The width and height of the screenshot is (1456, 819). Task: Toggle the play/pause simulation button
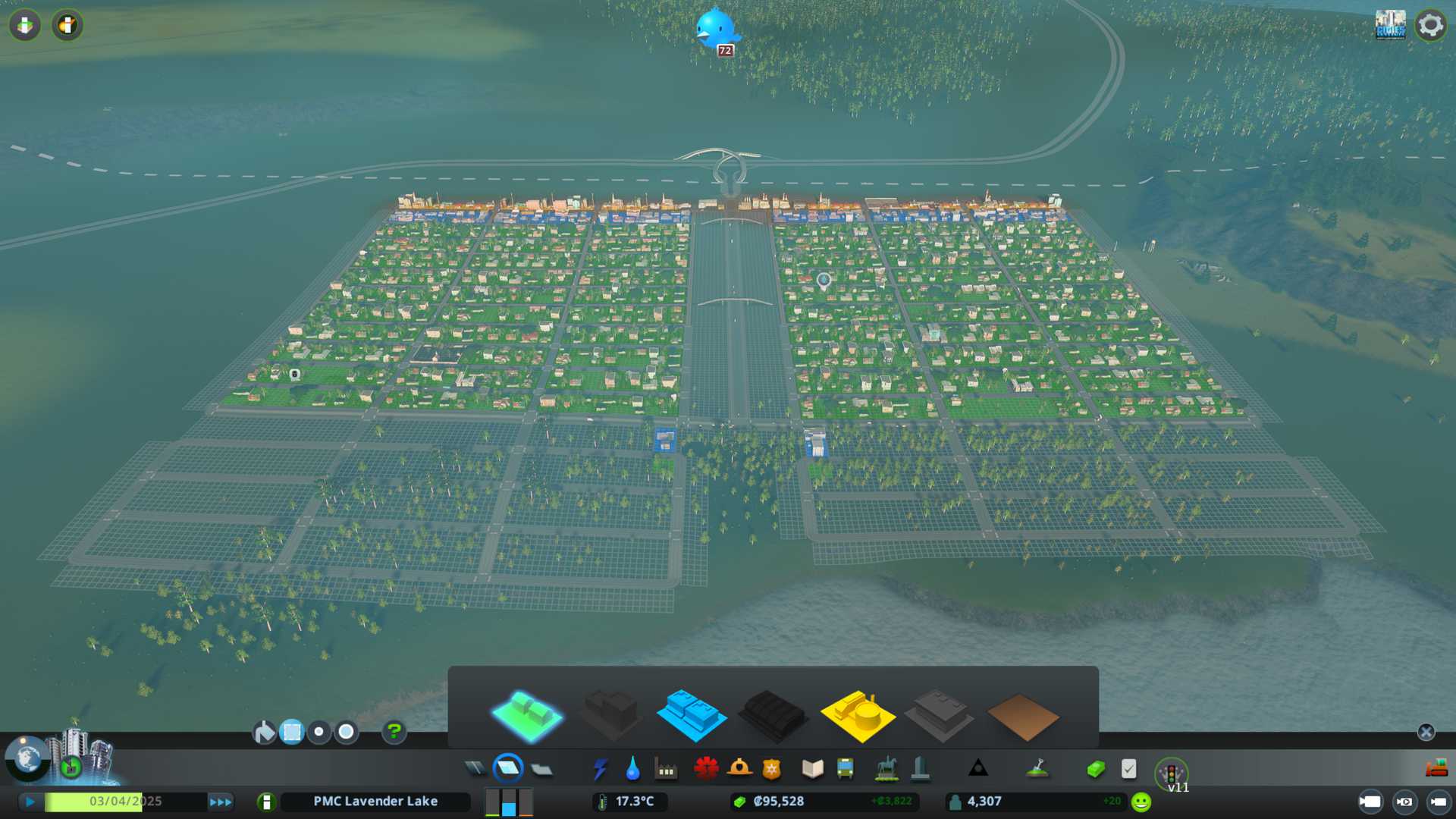pyautogui.click(x=30, y=802)
